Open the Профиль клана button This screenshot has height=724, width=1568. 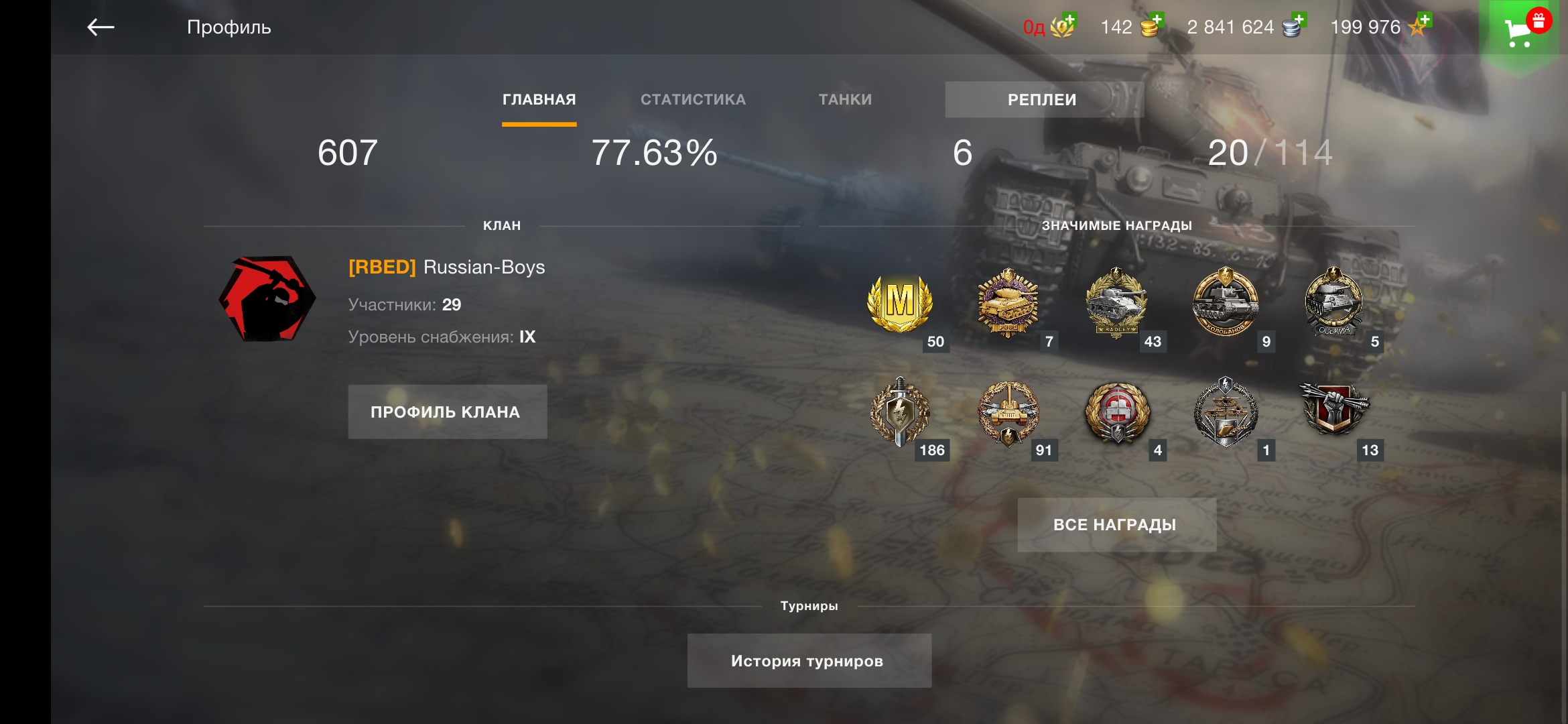(x=447, y=412)
